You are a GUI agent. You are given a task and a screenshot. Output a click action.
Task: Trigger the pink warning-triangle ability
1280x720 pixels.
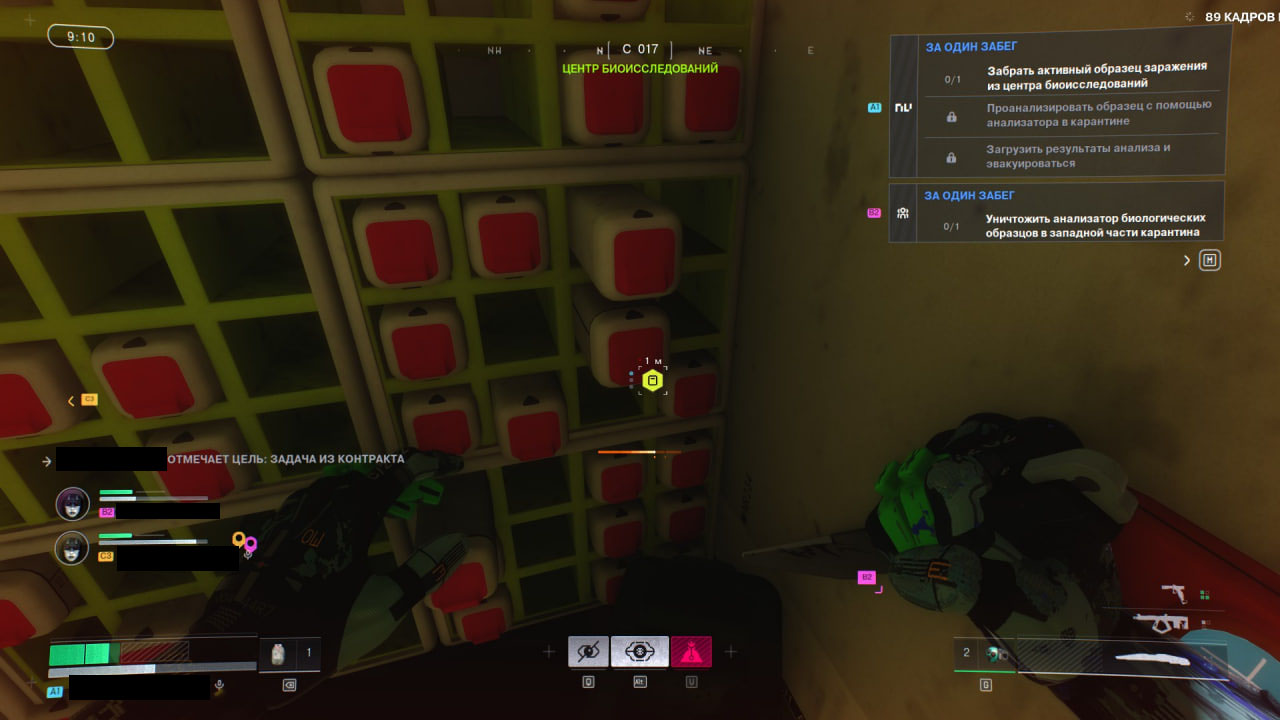tap(691, 652)
